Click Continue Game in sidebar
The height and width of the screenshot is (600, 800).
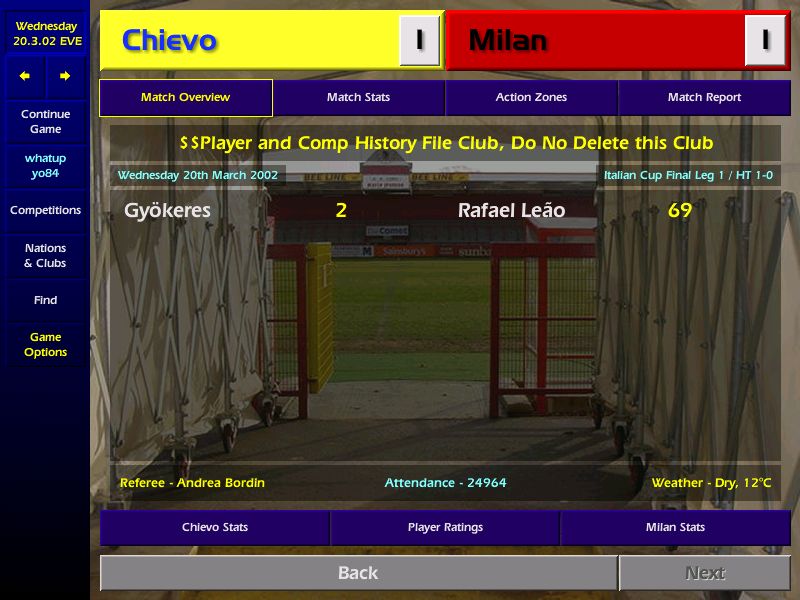click(45, 122)
